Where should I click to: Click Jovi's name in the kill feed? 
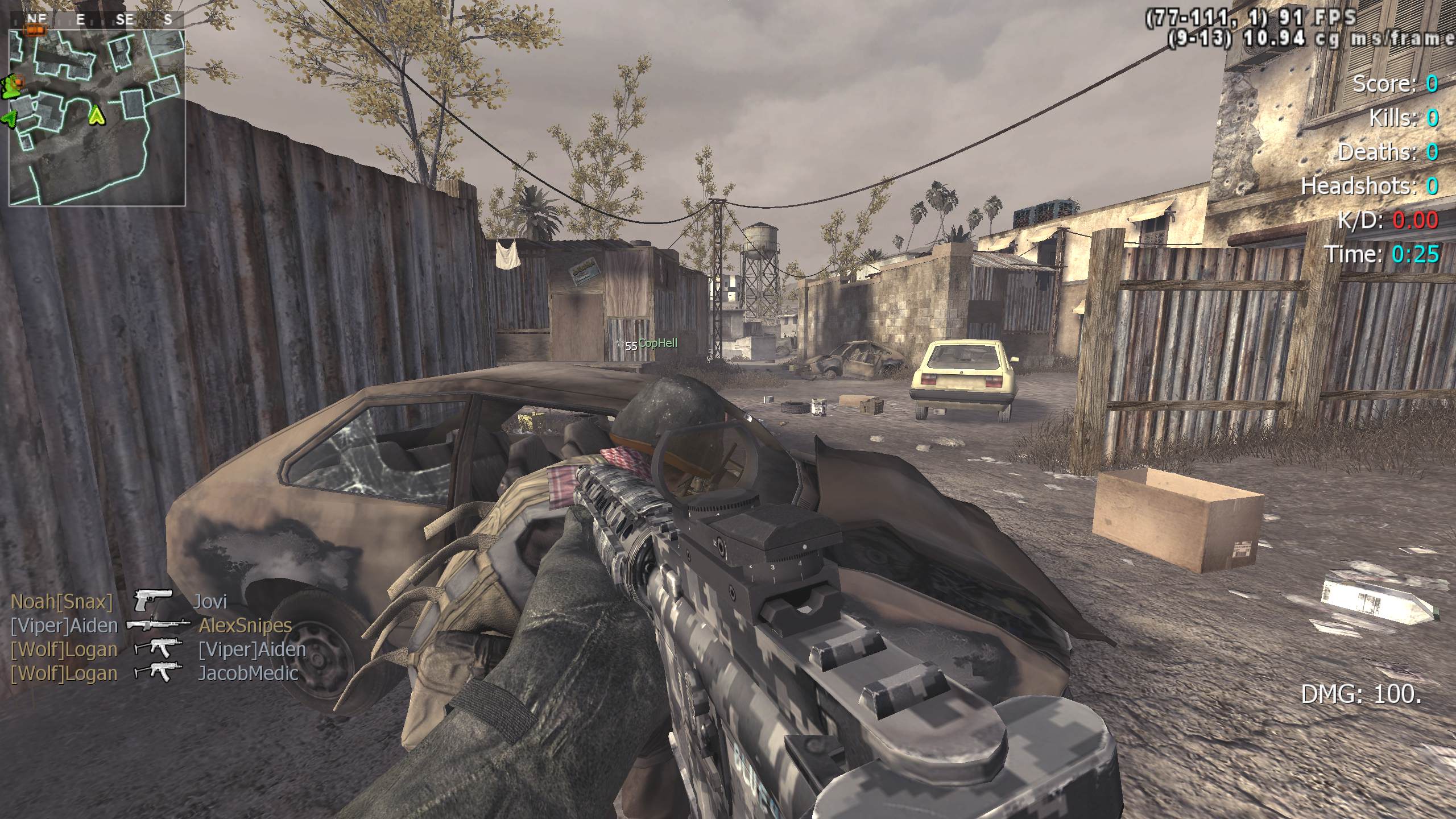[x=210, y=602]
